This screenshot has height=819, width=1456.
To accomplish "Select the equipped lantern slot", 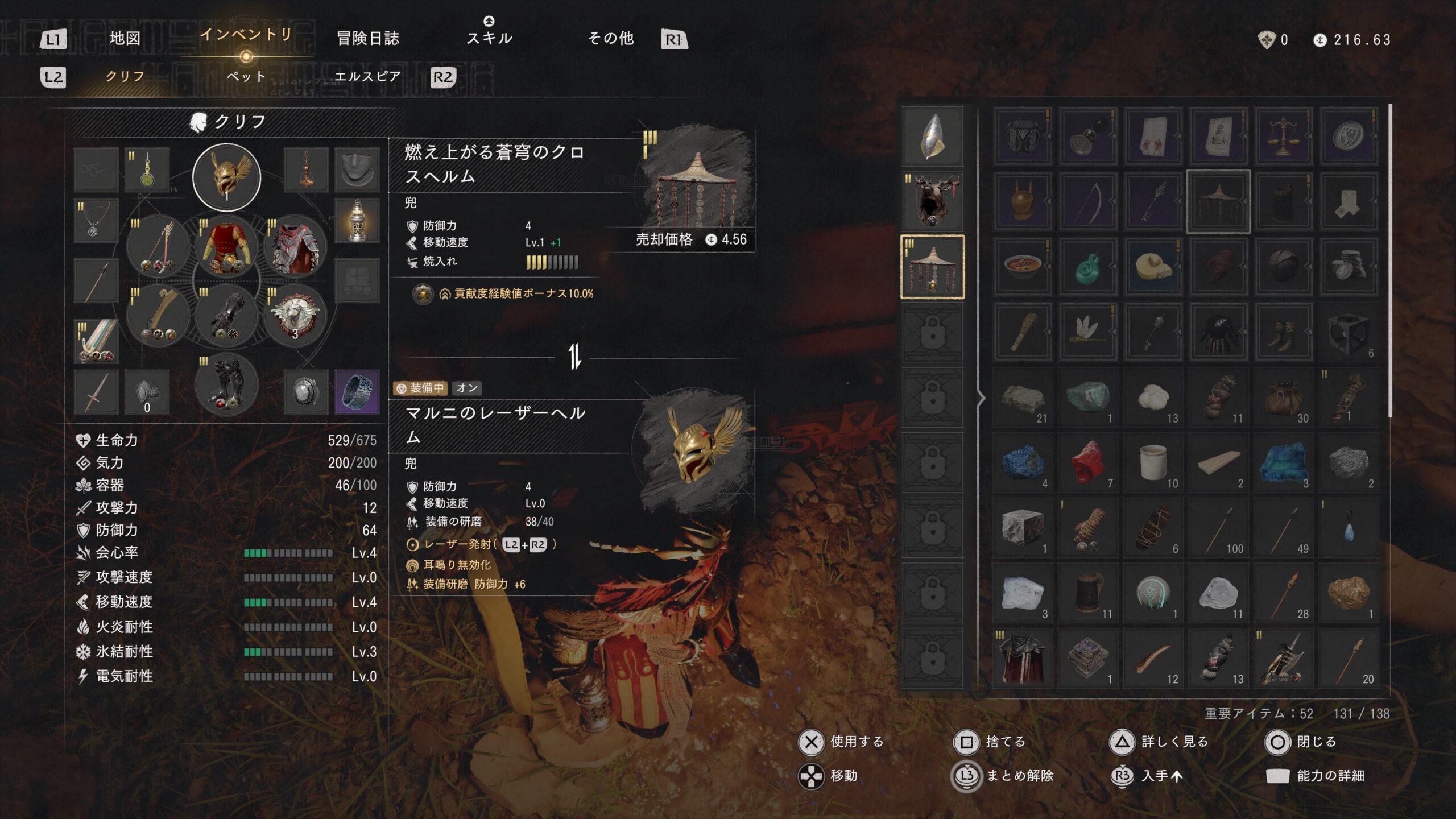I will coord(357,221).
